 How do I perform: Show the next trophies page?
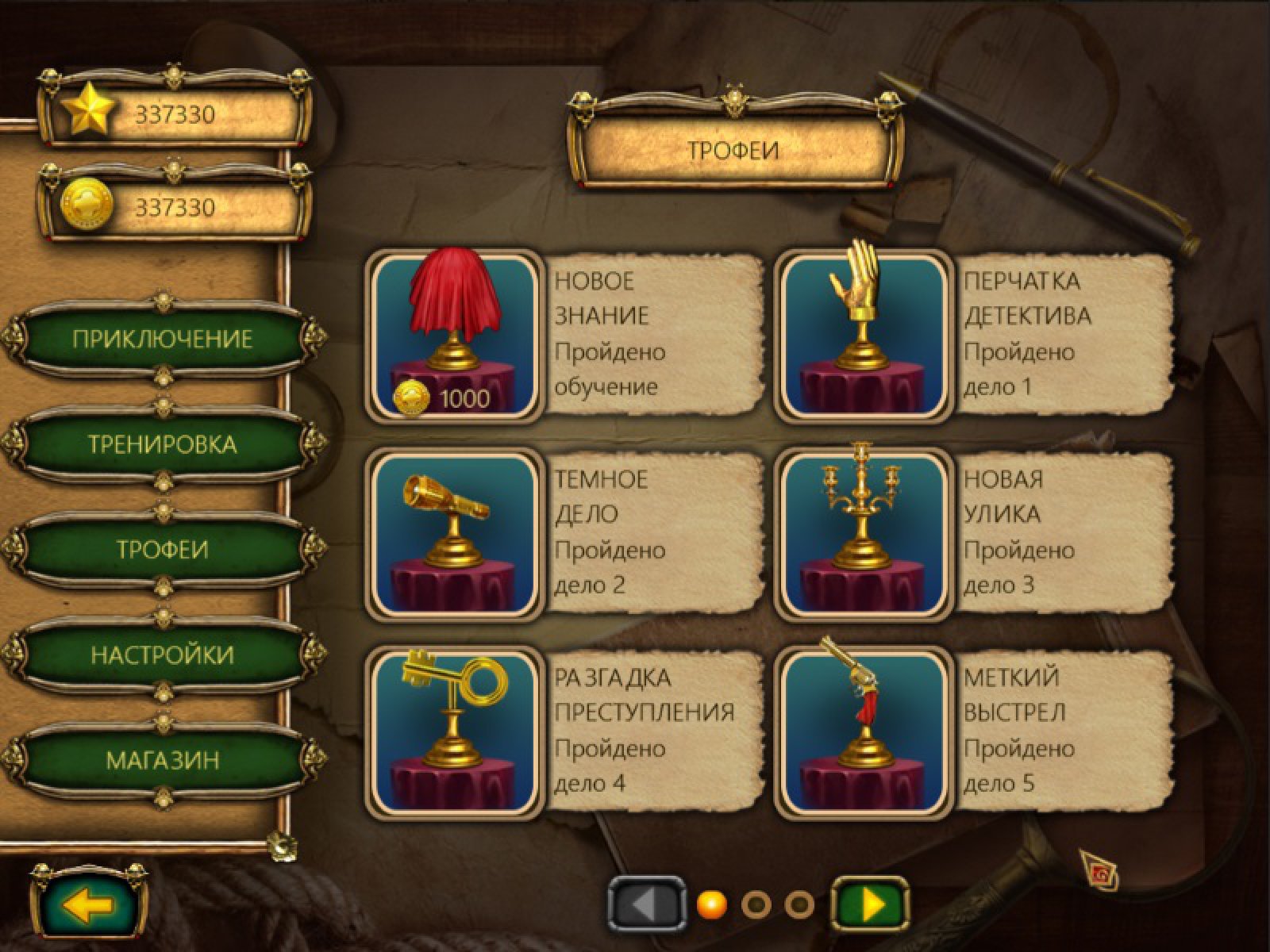click(870, 904)
